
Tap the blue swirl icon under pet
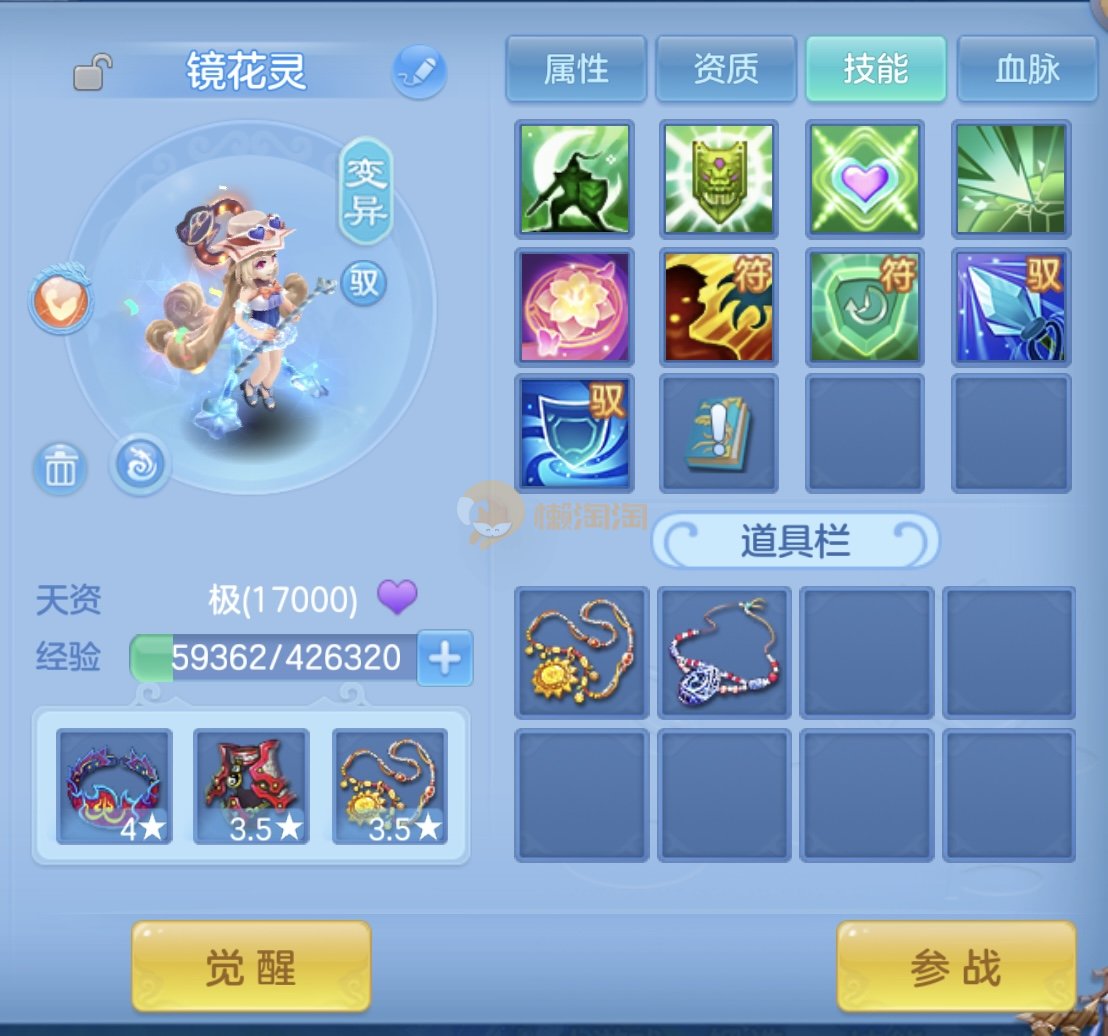coord(139,465)
